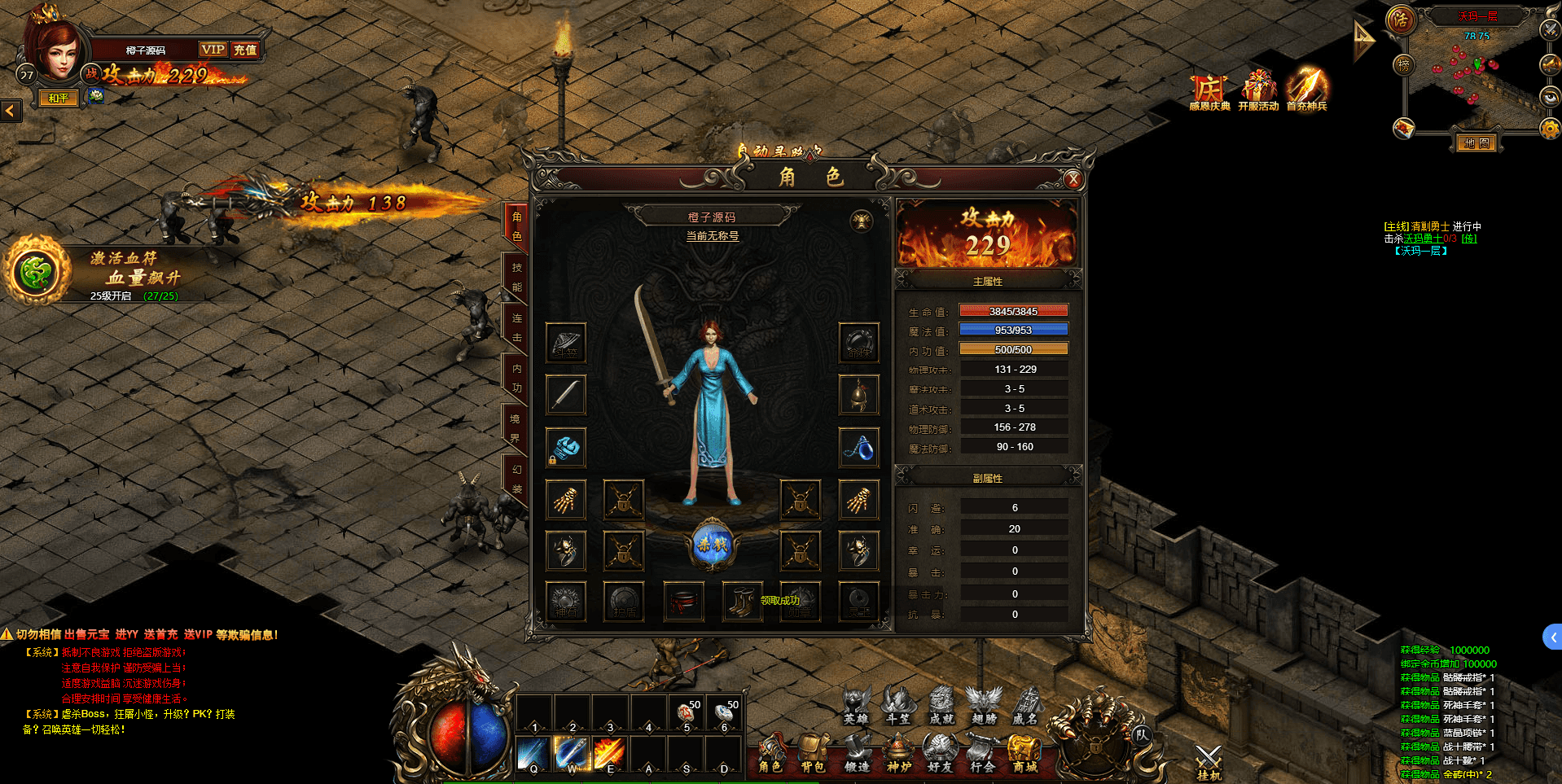Open the 商城 shop treasure chest

[x=1025, y=753]
